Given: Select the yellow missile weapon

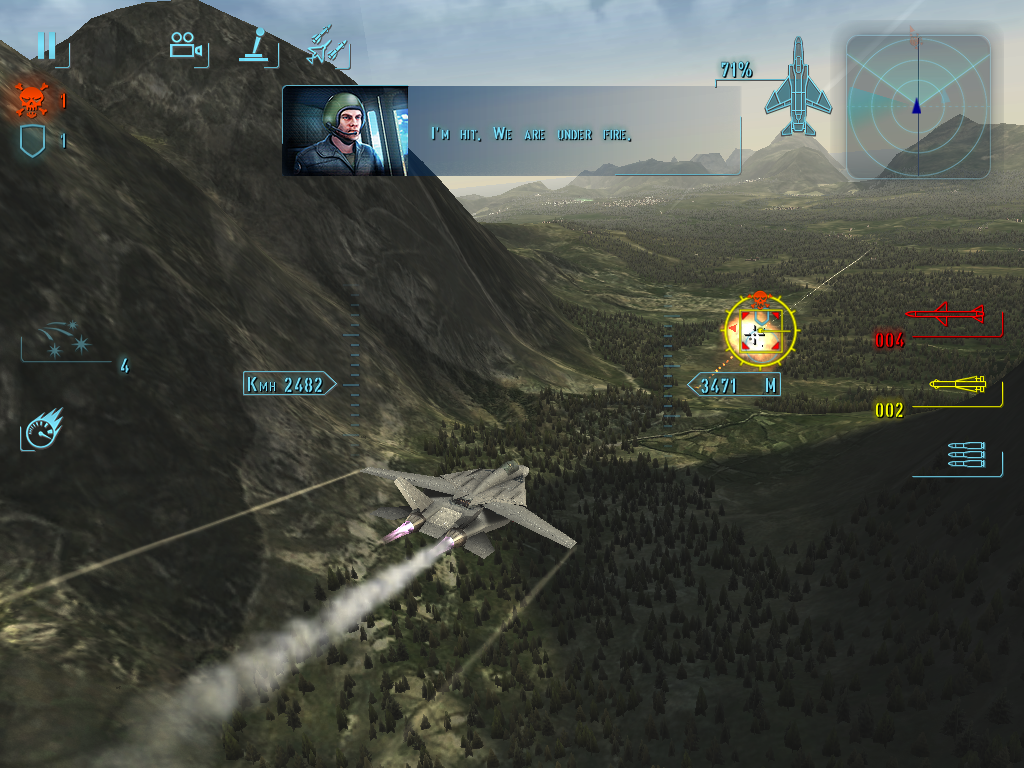Looking at the screenshot, I should 957,385.
